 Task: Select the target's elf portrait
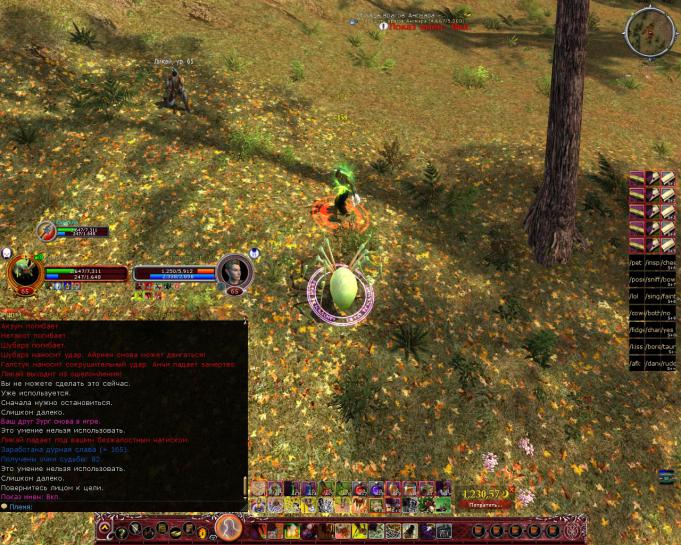tap(235, 271)
